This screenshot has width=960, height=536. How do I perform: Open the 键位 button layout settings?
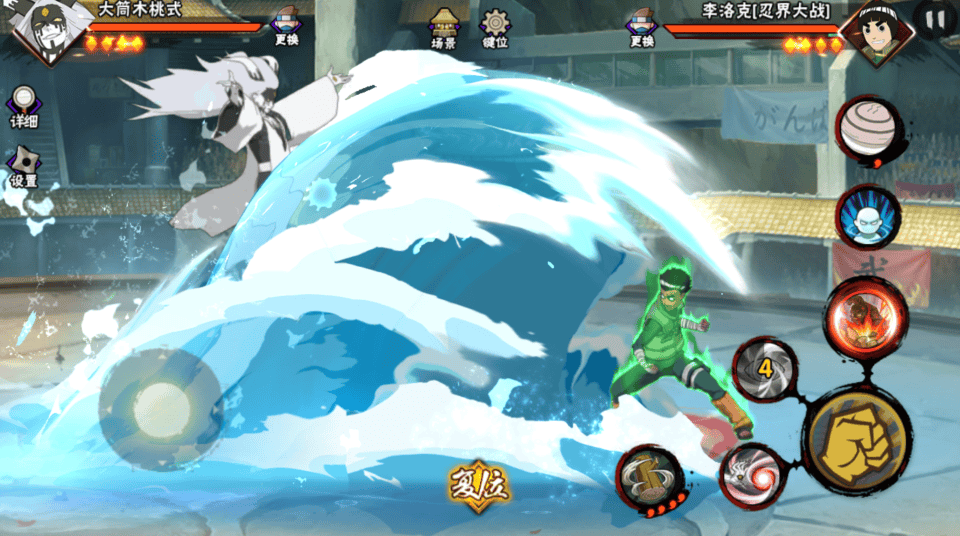point(495,27)
